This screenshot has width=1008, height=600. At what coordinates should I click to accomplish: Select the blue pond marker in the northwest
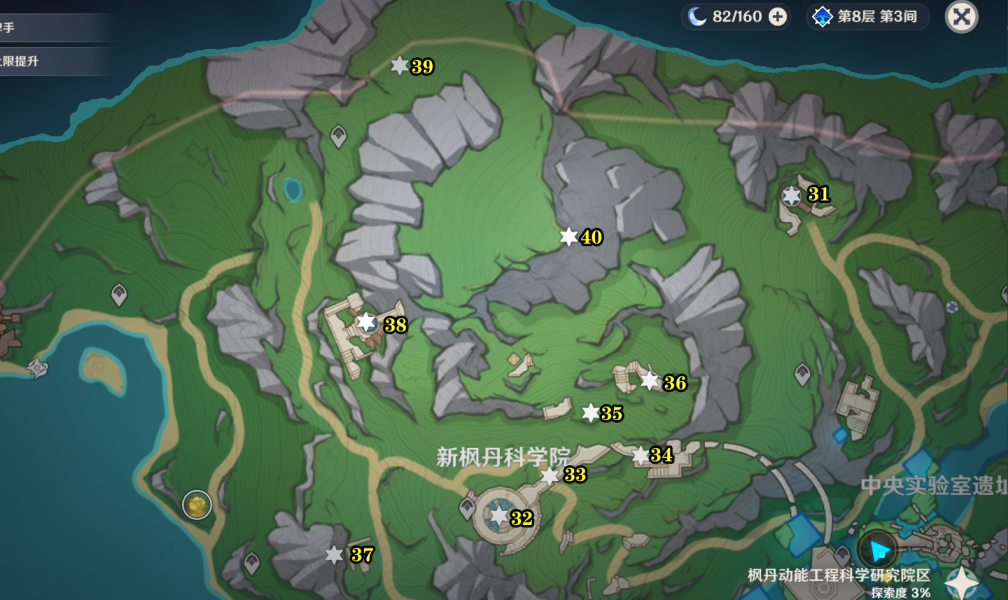(x=292, y=189)
